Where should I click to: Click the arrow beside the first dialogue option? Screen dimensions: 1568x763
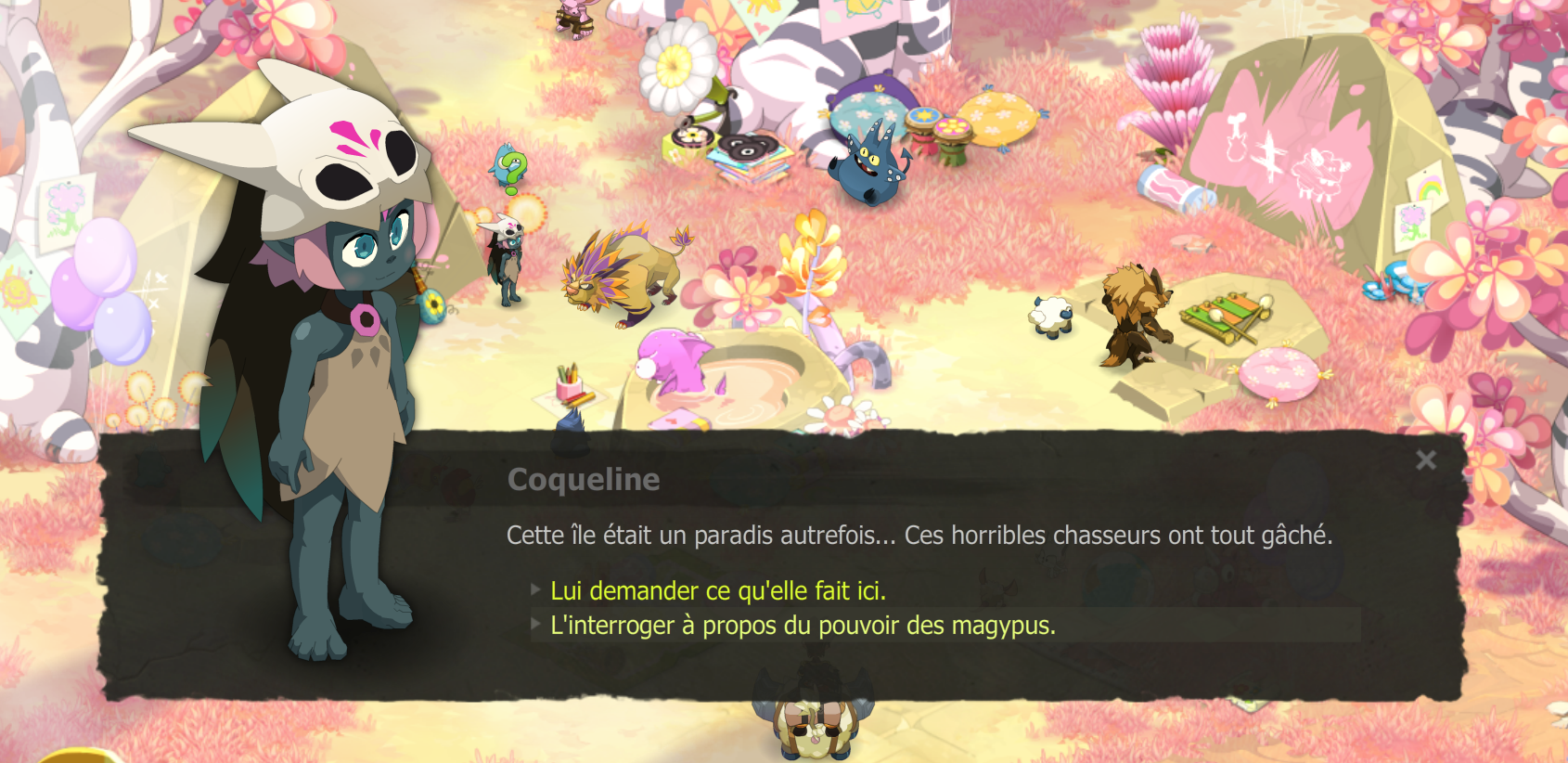click(x=536, y=588)
